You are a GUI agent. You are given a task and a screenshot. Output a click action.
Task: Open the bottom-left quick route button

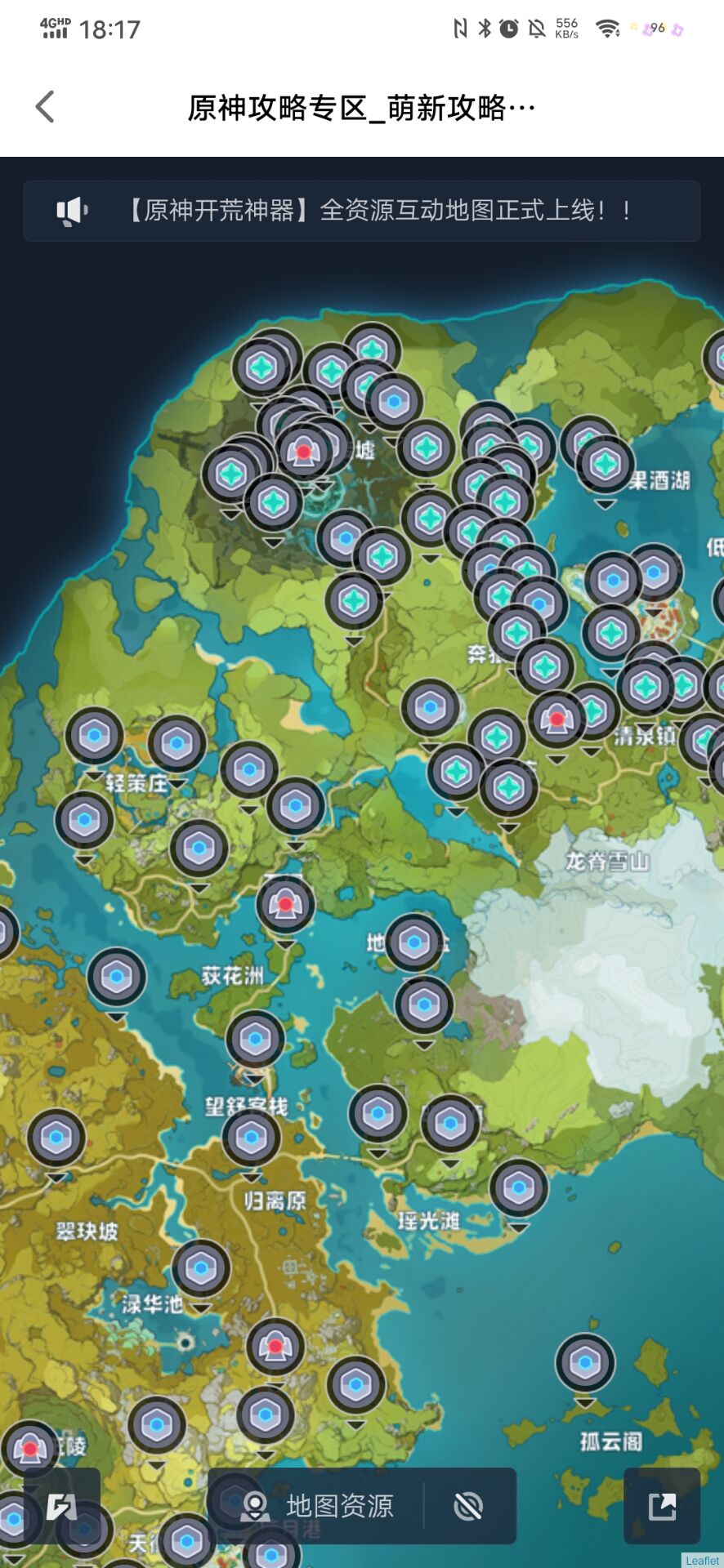click(62, 1506)
